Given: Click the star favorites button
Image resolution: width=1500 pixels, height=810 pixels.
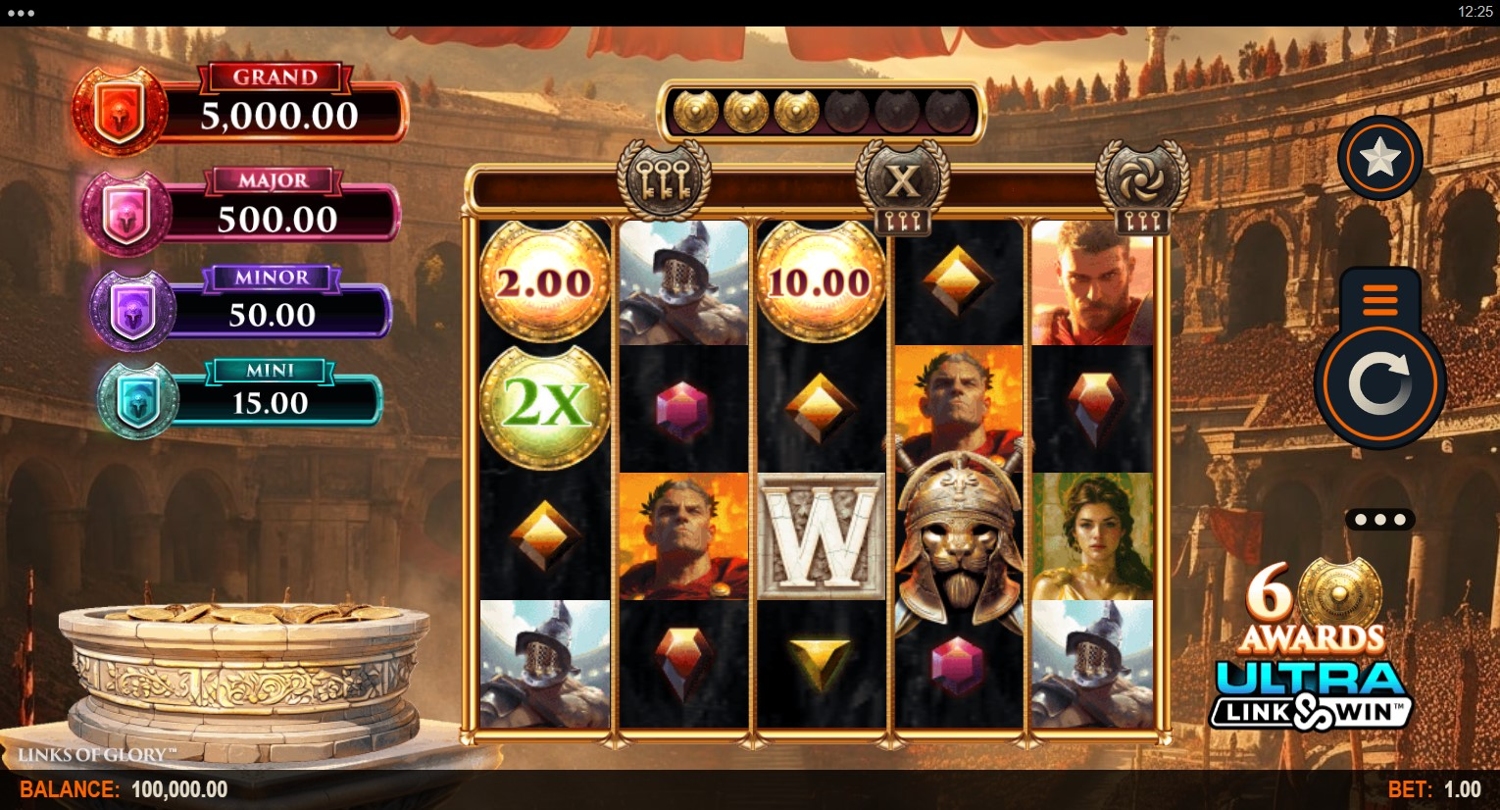Looking at the screenshot, I should (x=1380, y=158).
